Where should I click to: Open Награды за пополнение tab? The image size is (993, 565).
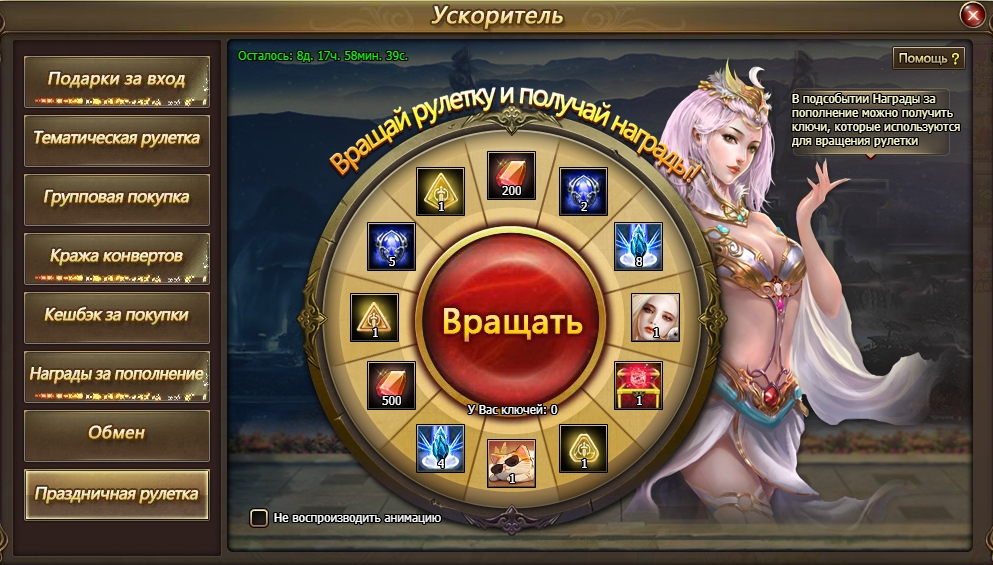coord(117,375)
